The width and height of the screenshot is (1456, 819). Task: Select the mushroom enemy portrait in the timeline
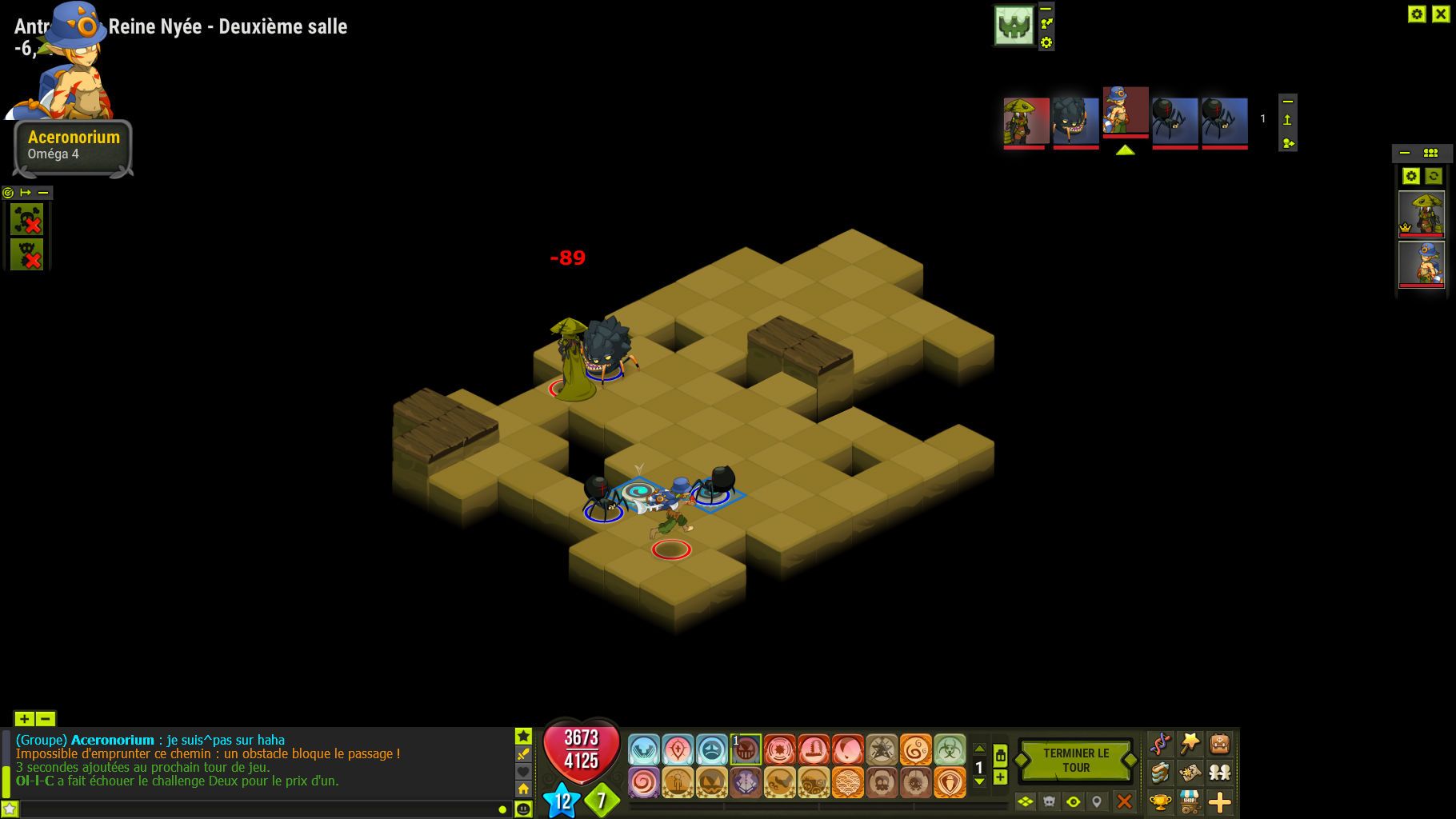1025,120
